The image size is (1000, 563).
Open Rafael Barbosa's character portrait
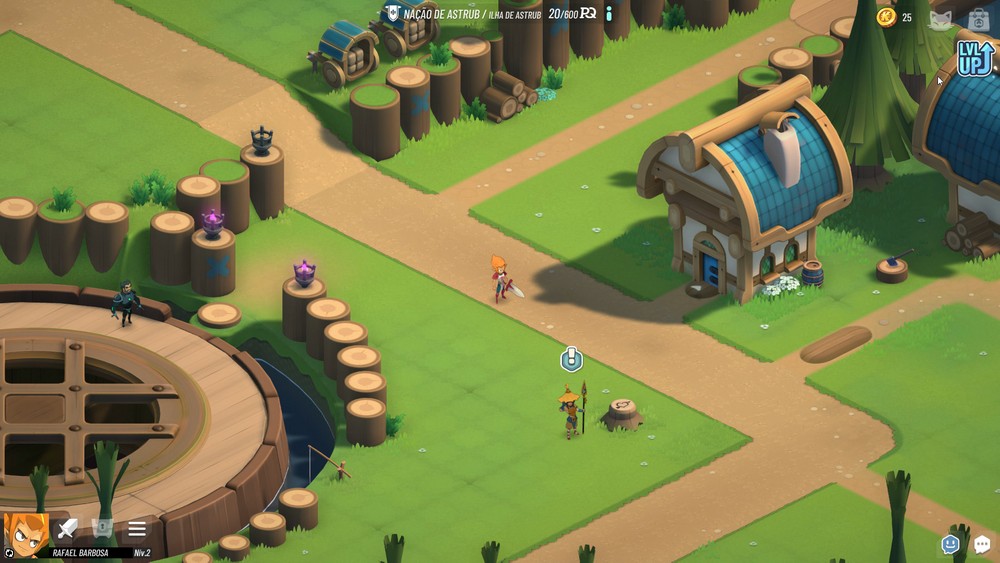coord(26,533)
